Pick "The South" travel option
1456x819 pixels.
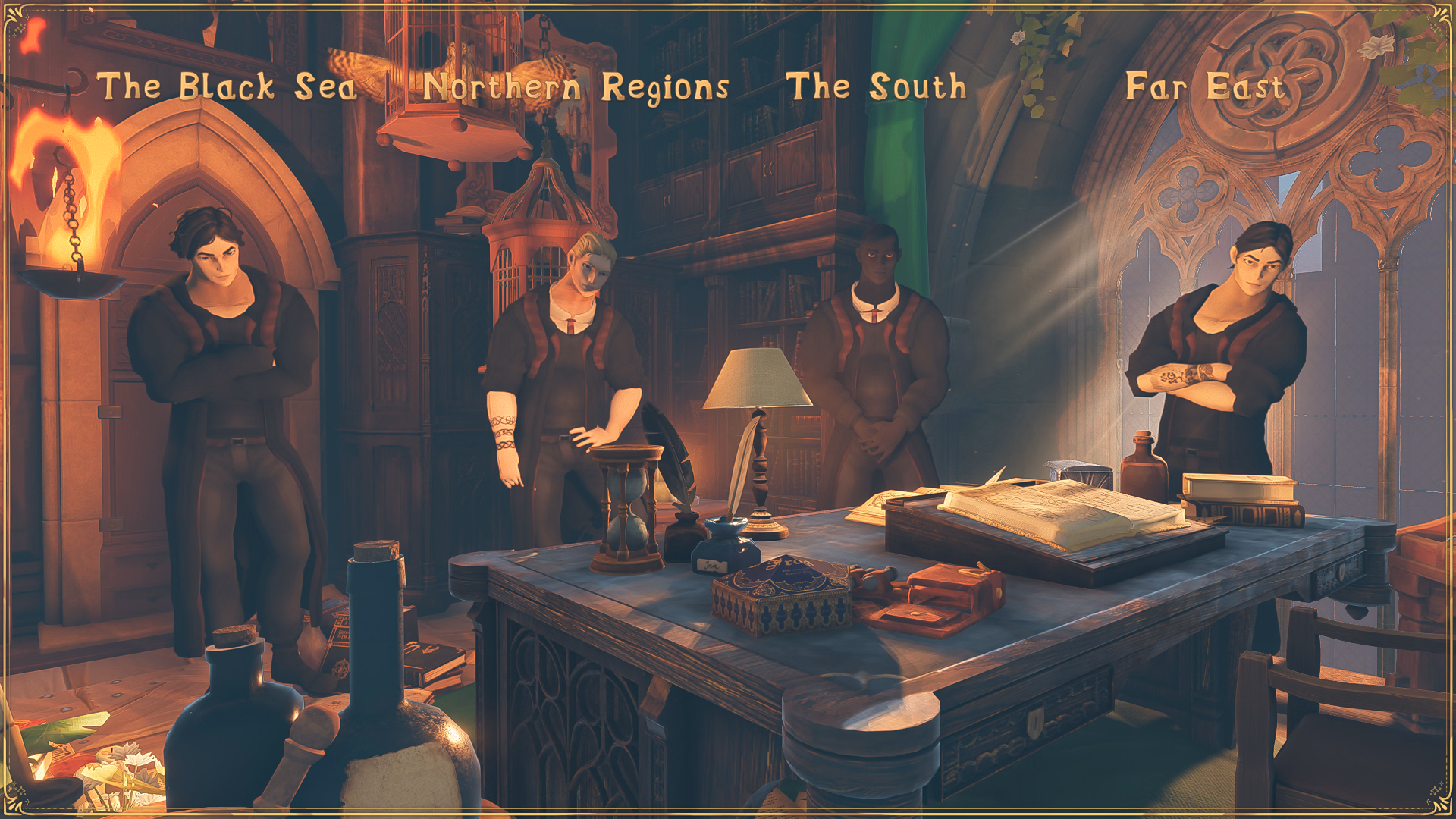[876, 86]
